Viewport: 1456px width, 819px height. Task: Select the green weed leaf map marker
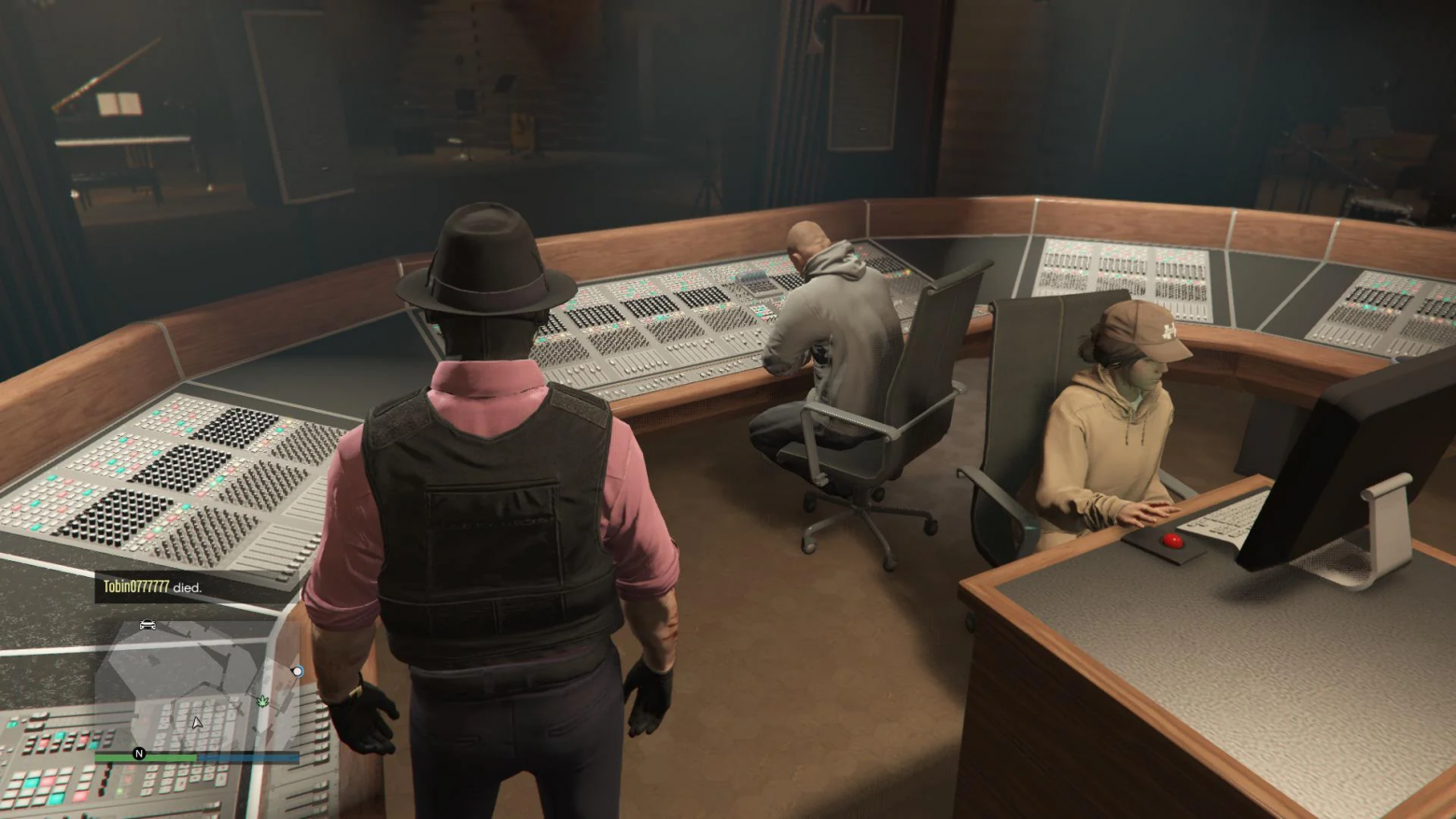point(262,700)
